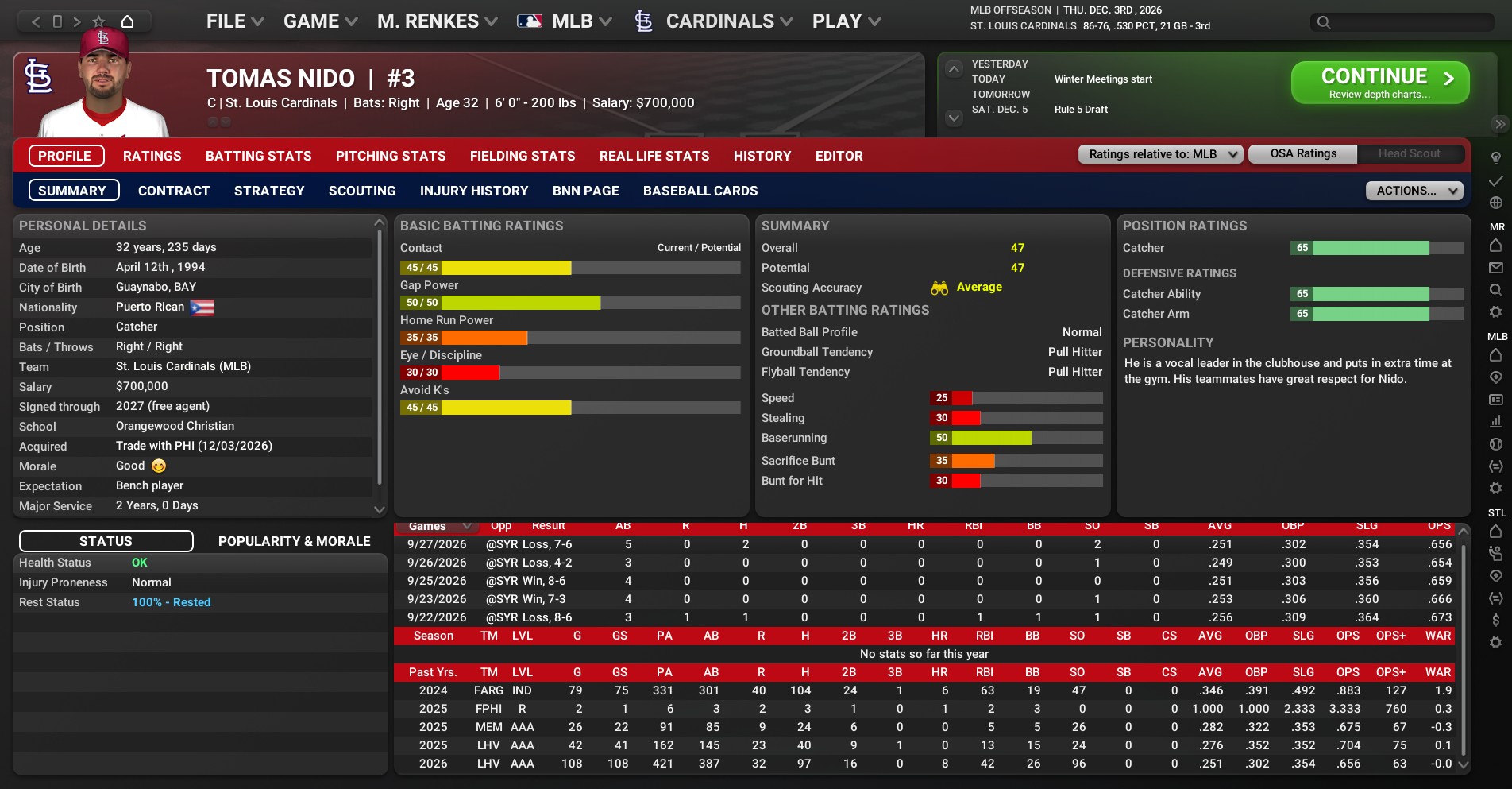View the INJURY HISTORY sub-tab
1512x789 pixels.
[x=473, y=191]
